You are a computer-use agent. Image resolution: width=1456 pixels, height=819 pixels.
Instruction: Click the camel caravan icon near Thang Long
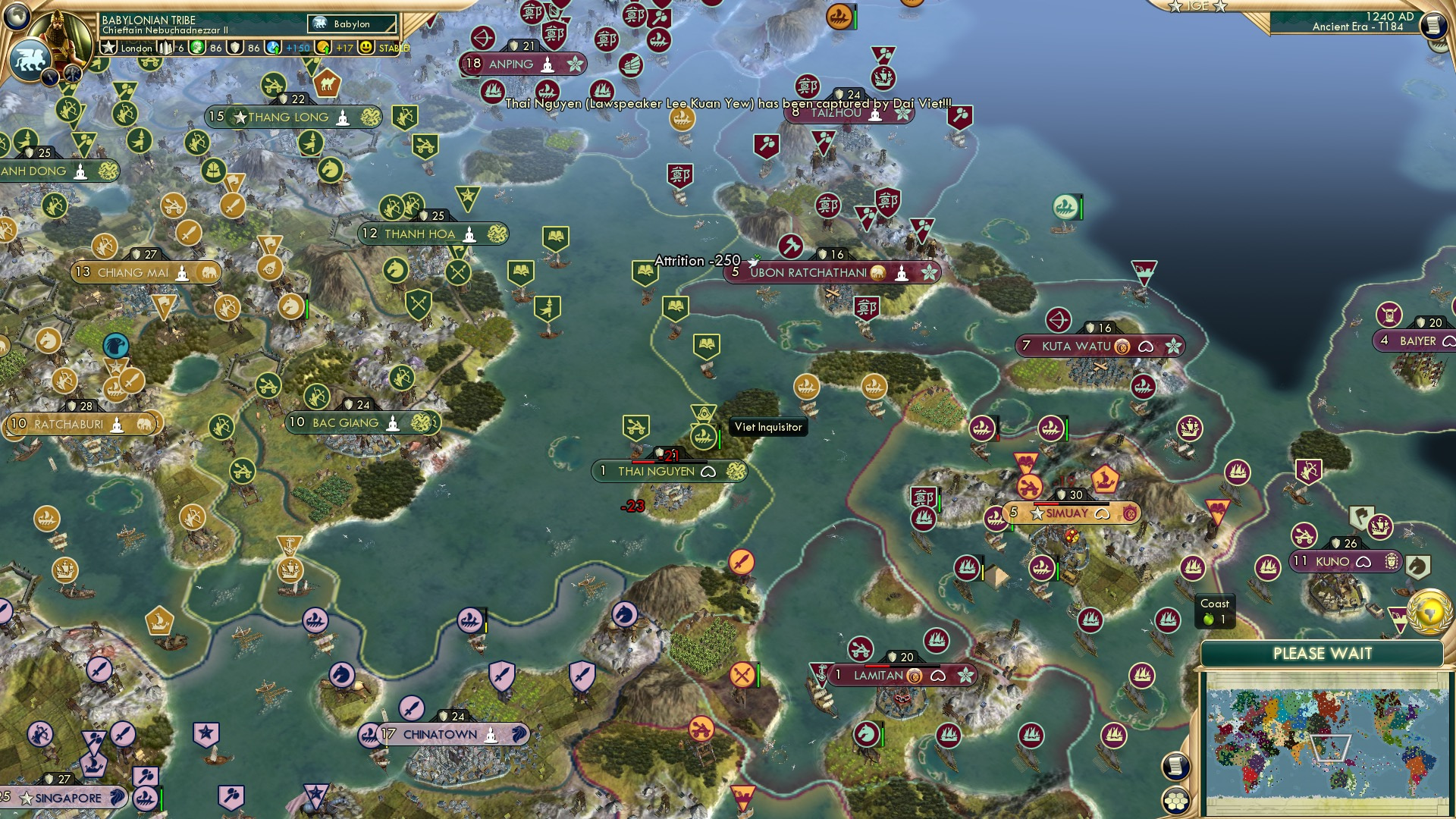pos(326,86)
